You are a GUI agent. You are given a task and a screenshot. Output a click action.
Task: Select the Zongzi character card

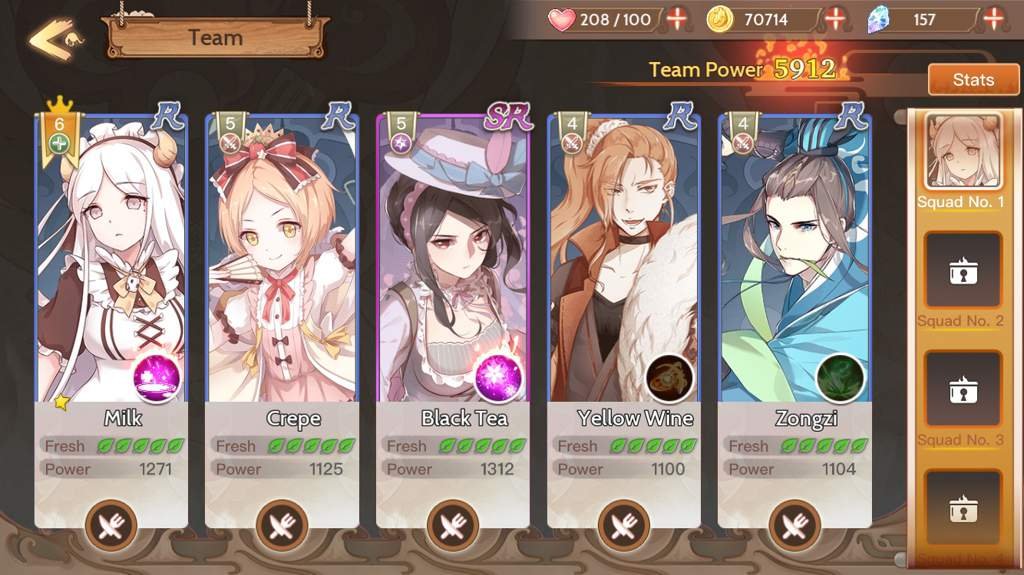tap(795, 260)
